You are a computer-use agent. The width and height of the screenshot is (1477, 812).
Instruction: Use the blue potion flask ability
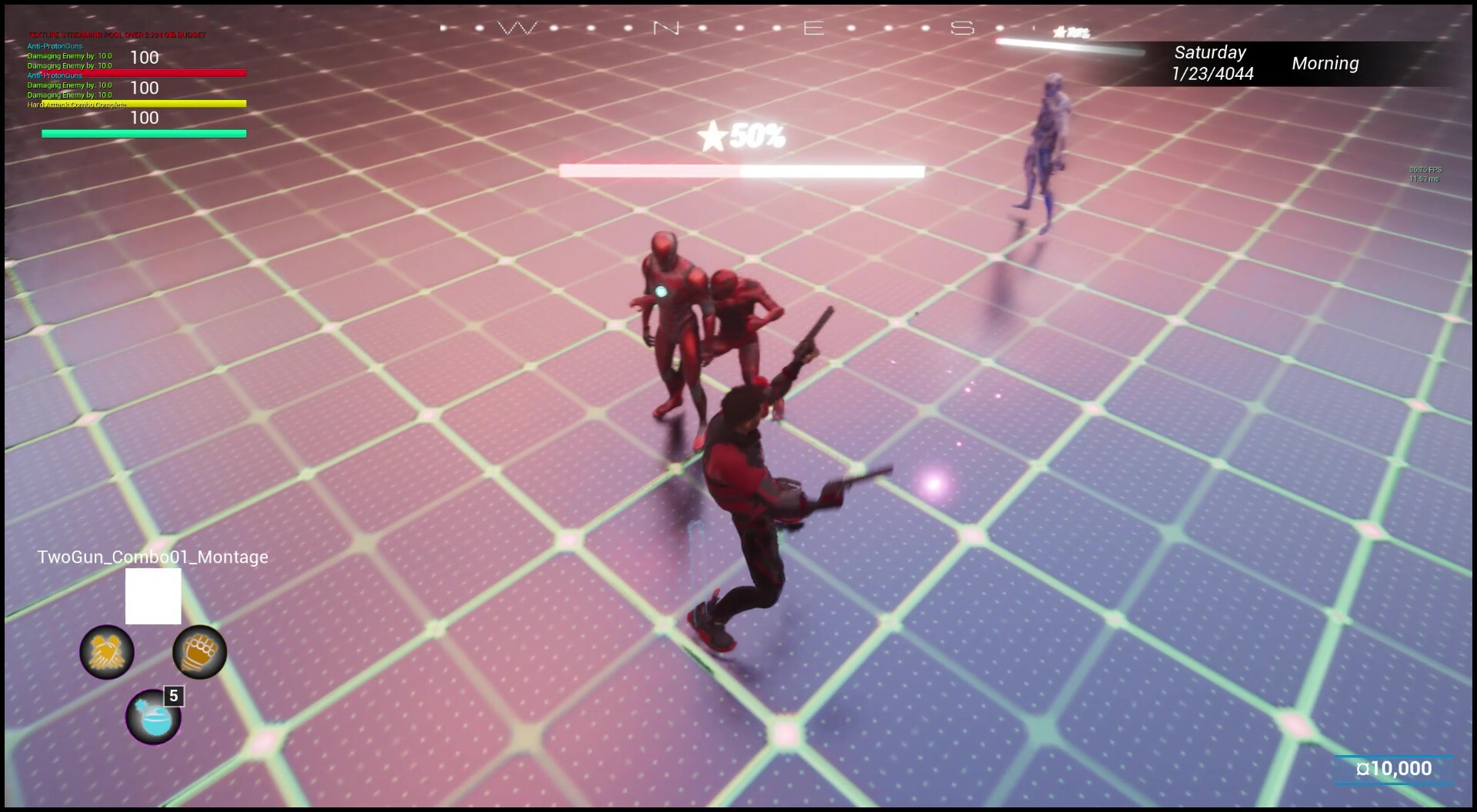pyautogui.click(x=154, y=719)
